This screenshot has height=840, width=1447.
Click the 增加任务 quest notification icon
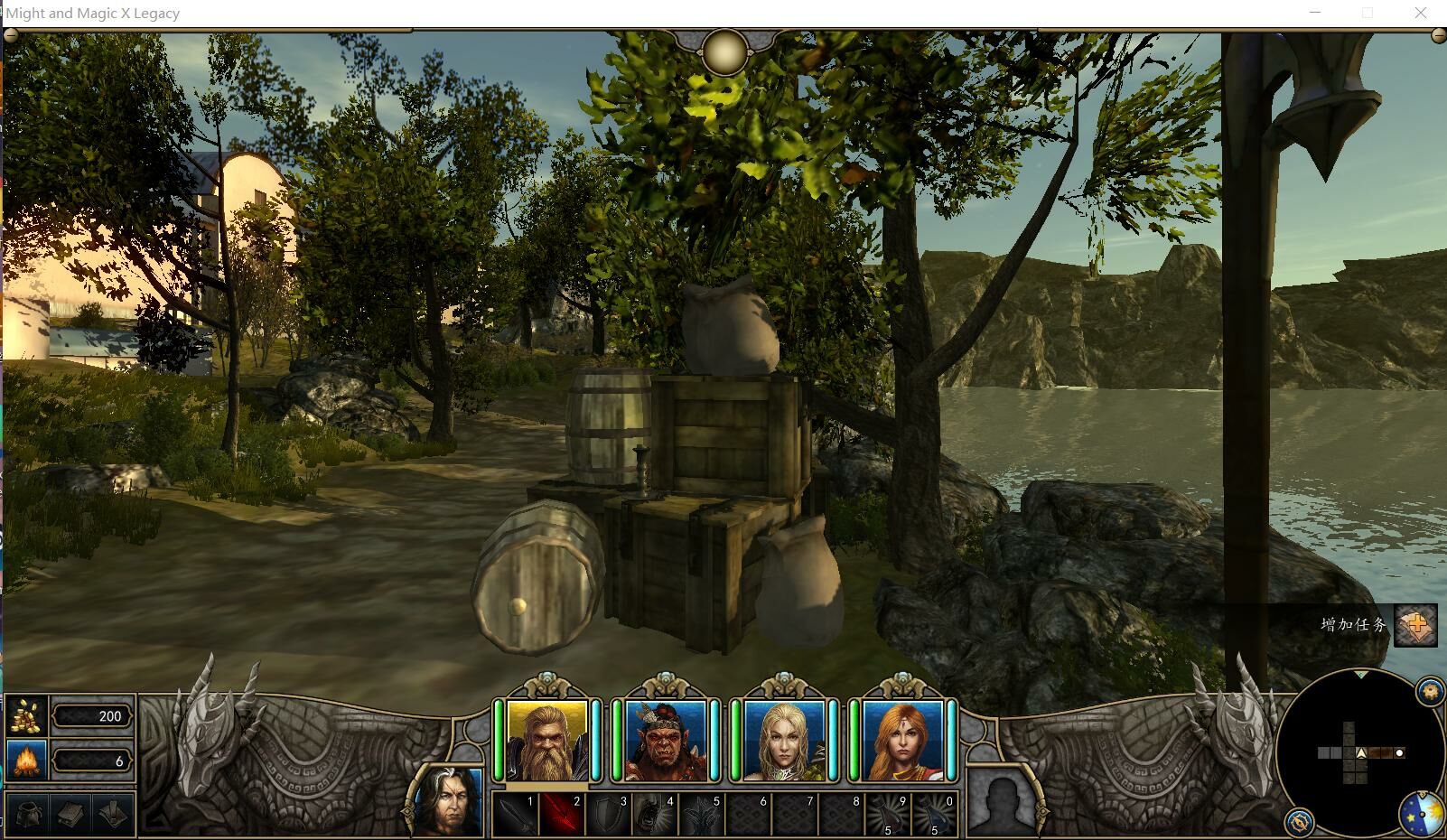coord(1415,625)
